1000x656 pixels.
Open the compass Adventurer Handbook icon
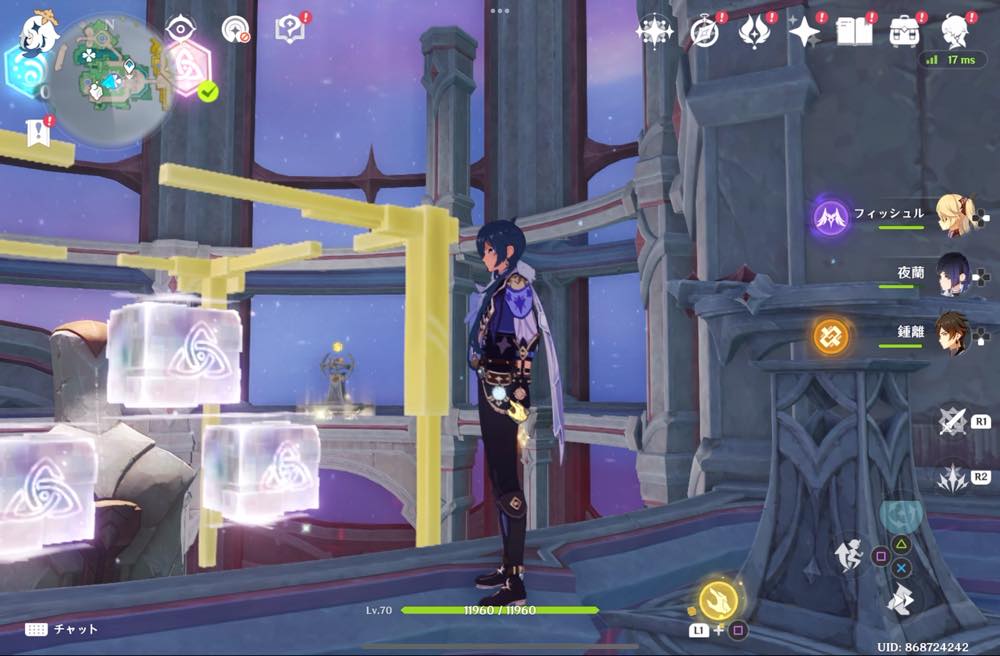point(705,32)
